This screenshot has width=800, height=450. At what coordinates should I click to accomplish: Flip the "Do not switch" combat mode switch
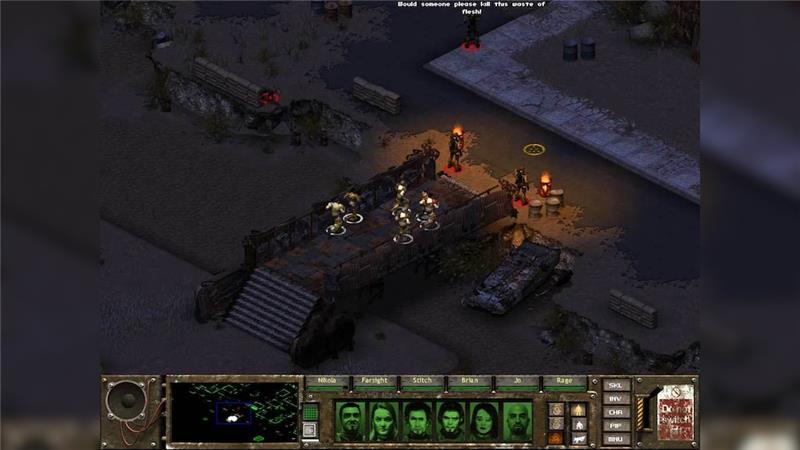pyautogui.click(x=642, y=410)
